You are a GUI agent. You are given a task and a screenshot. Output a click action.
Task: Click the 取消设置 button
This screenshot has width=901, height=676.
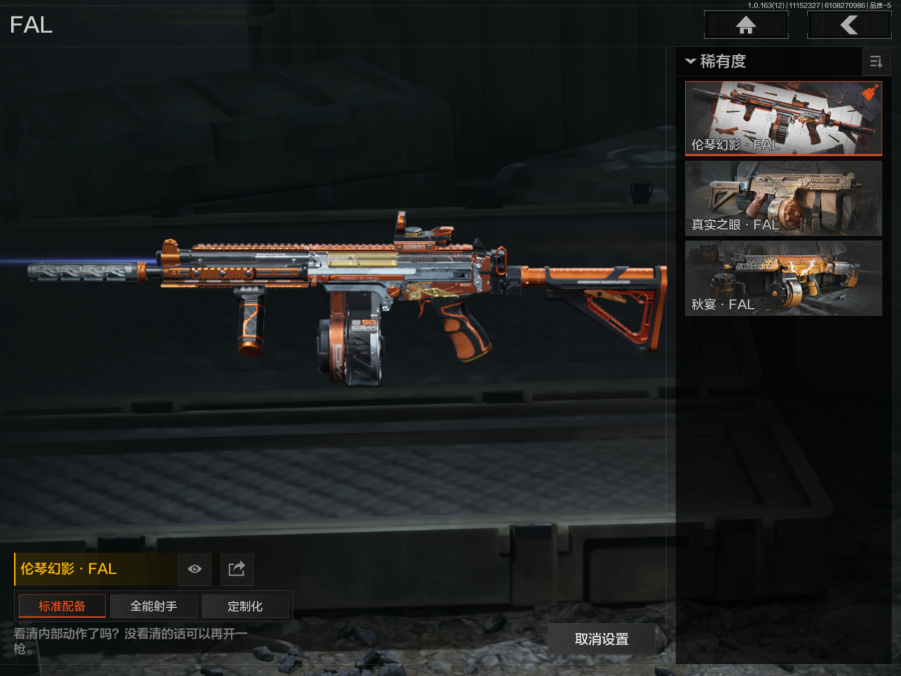pyautogui.click(x=601, y=639)
